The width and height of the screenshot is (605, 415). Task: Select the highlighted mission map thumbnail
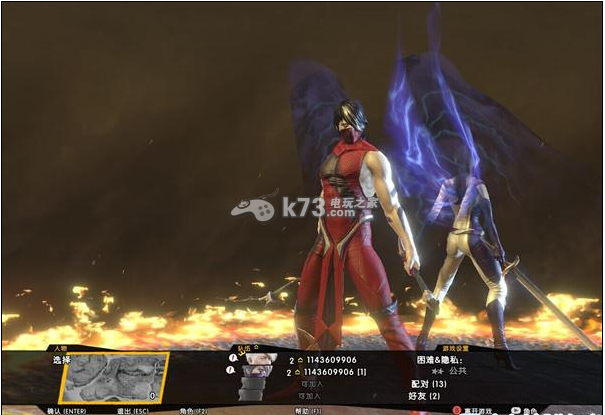coord(113,376)
